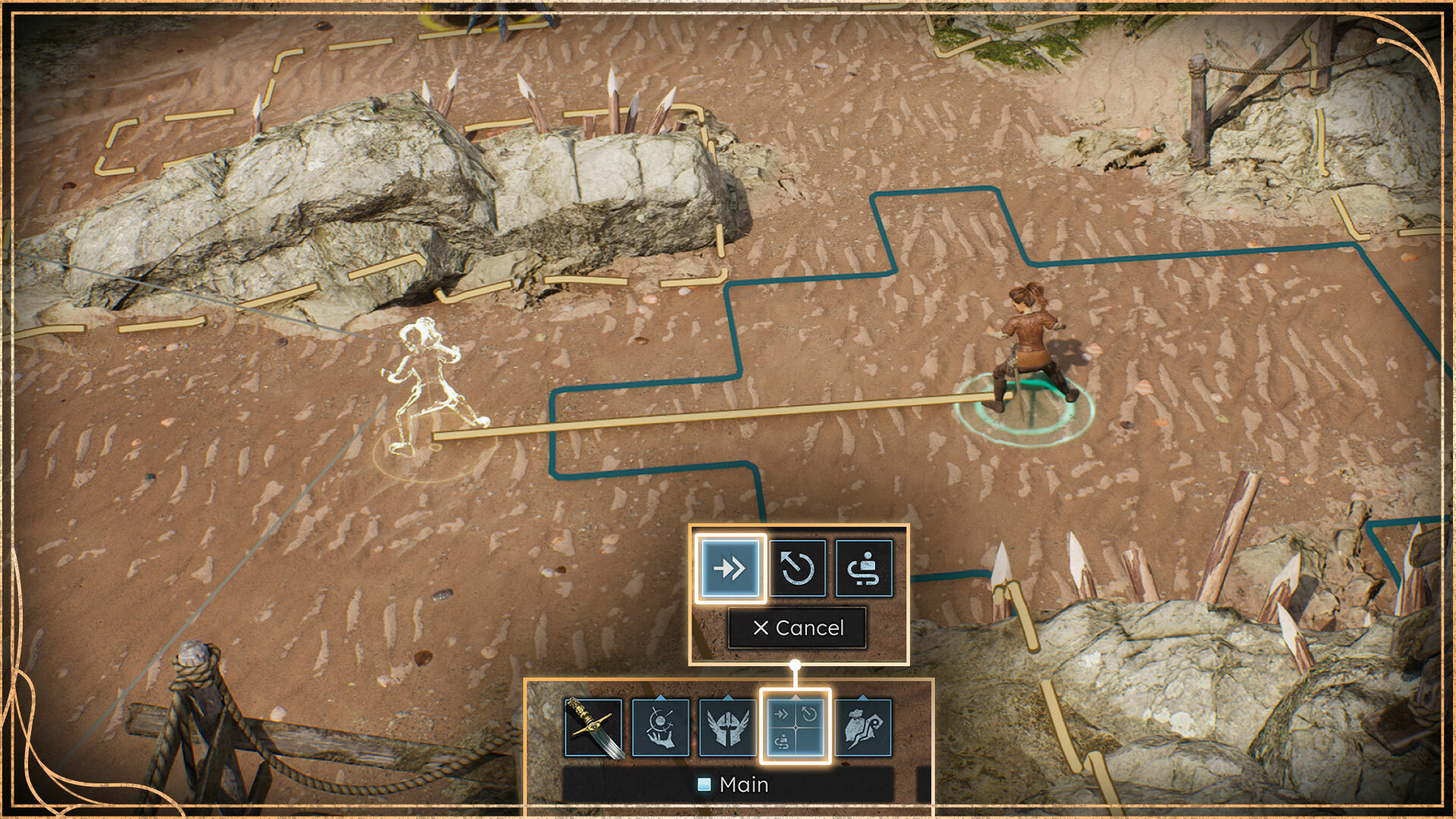Toggle the blue square indicator beside Main
This screenshot has width=1456, height=819.
point(704,785)
